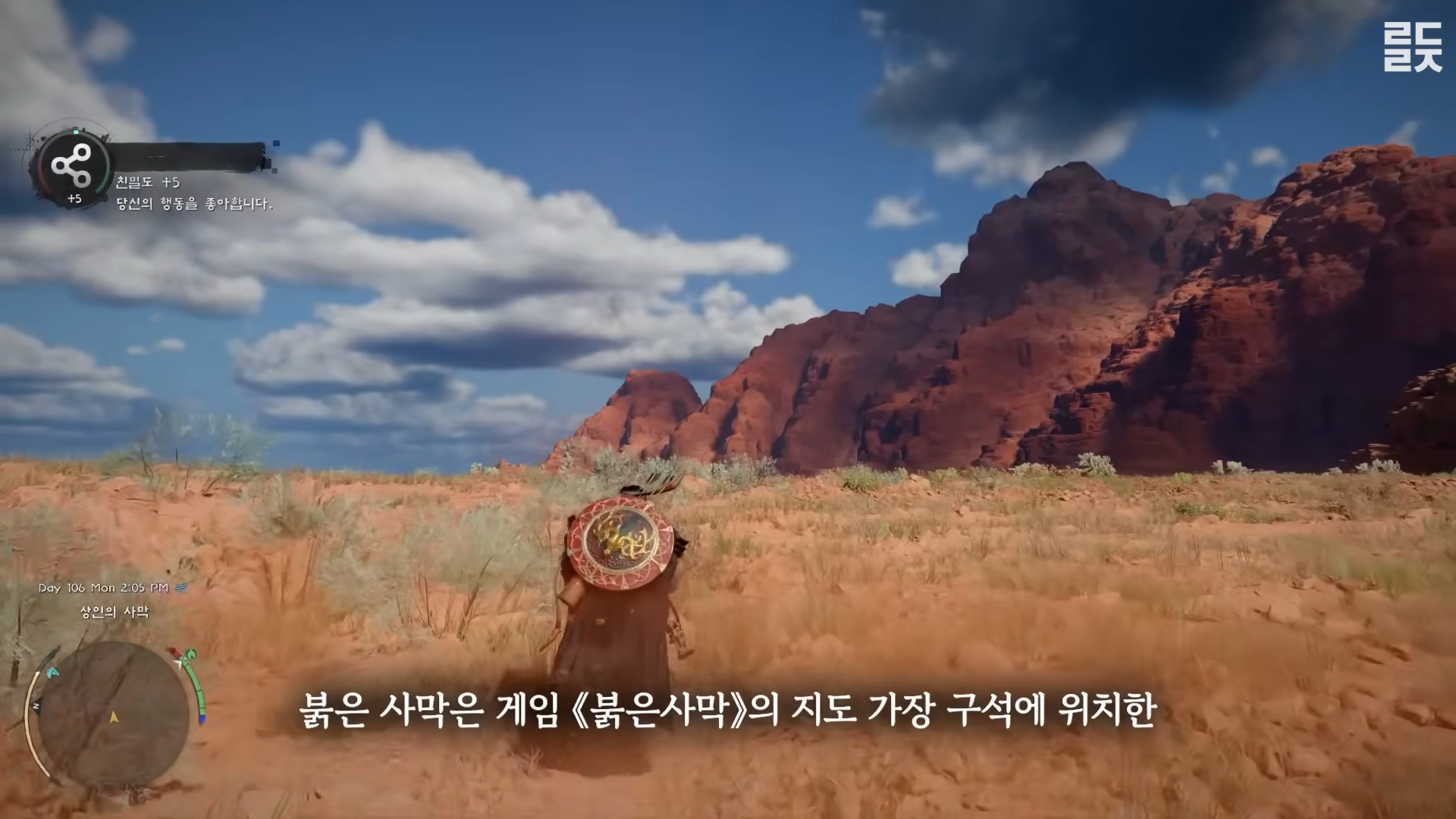Select the weather icon beside the time display
This screenshot has width=1456, height=819.
(x=180, y=588)
